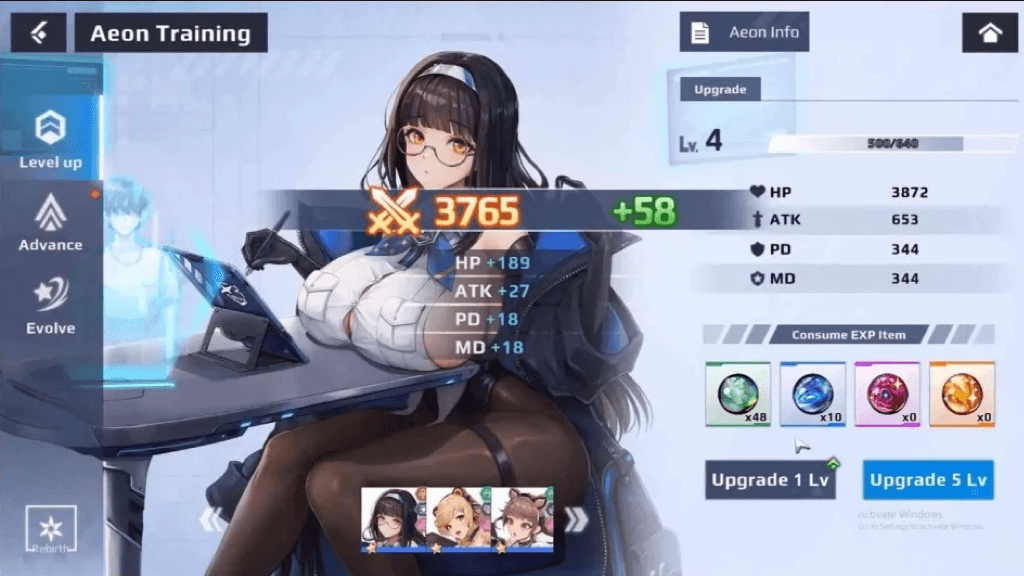Go back using the arrow button
1024x576 pixels.
tap(38, 33)
